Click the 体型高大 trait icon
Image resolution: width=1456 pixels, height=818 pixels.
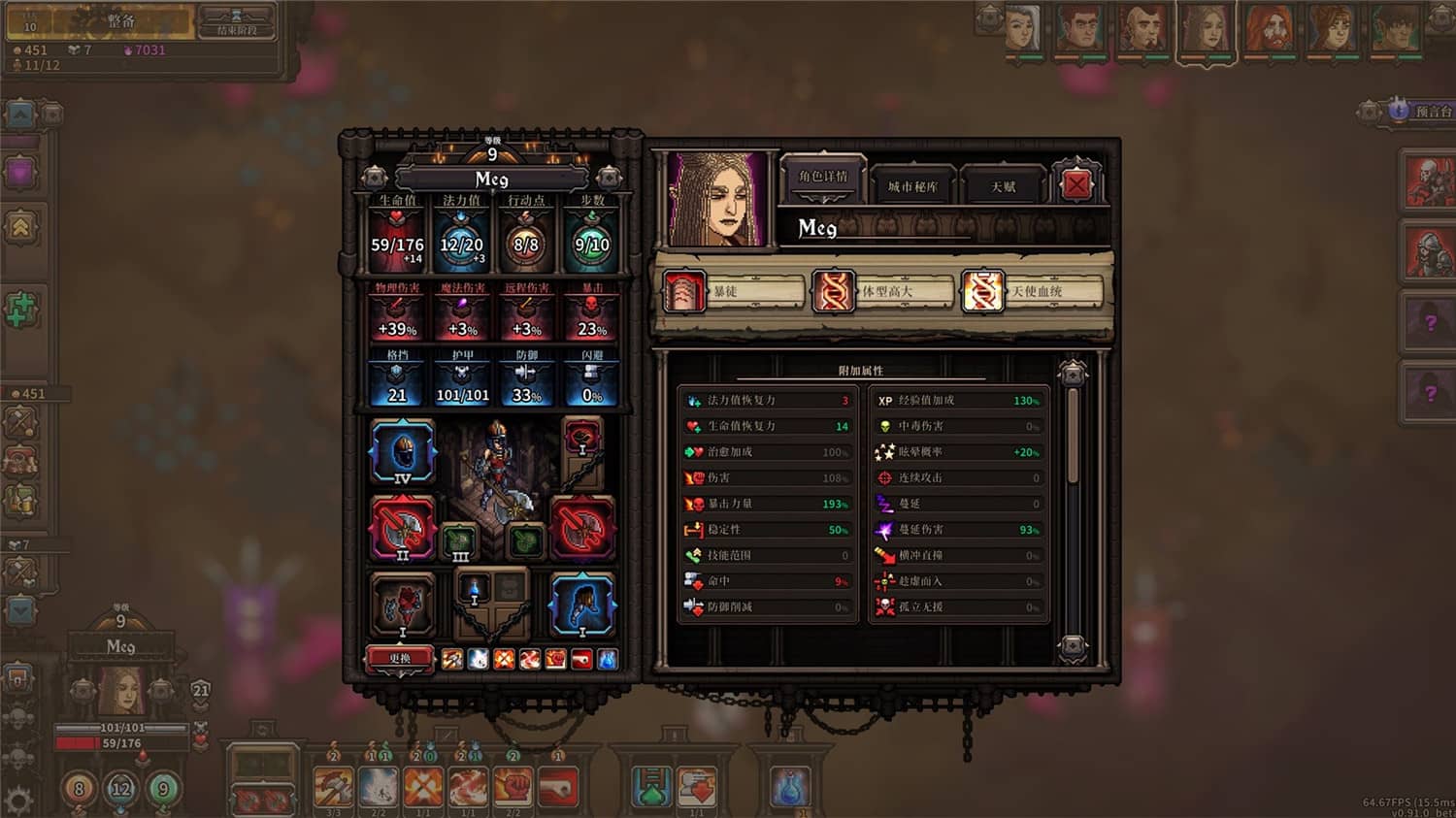coord(832,291)
